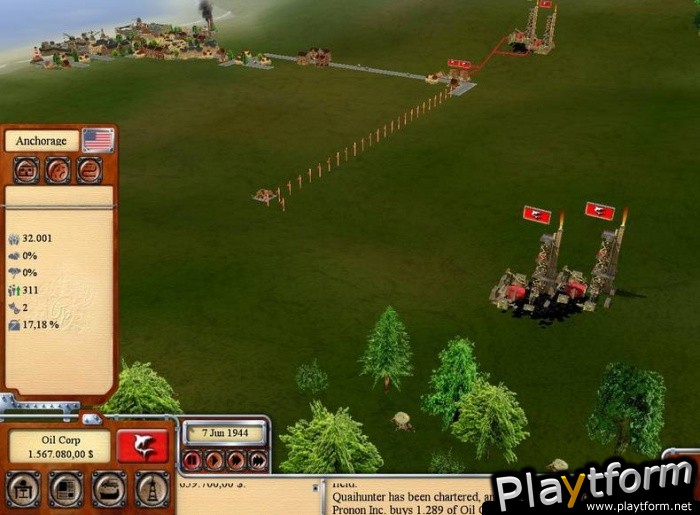This screenshot has height=515, width=700.
Task: Pause the game with the pause button
Action: (192, 460)
